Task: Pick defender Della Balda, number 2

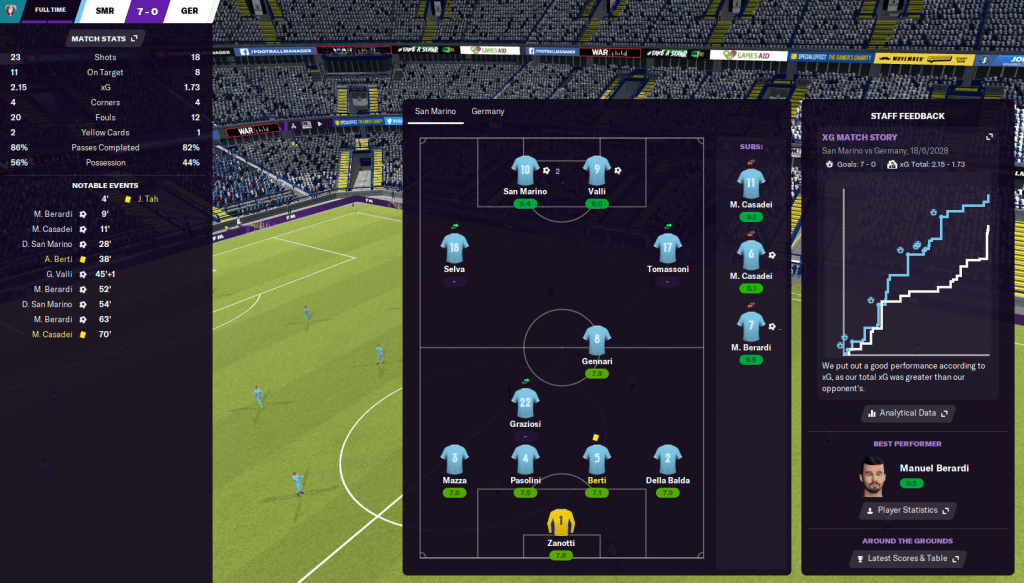Action: [x=667, y=459]
